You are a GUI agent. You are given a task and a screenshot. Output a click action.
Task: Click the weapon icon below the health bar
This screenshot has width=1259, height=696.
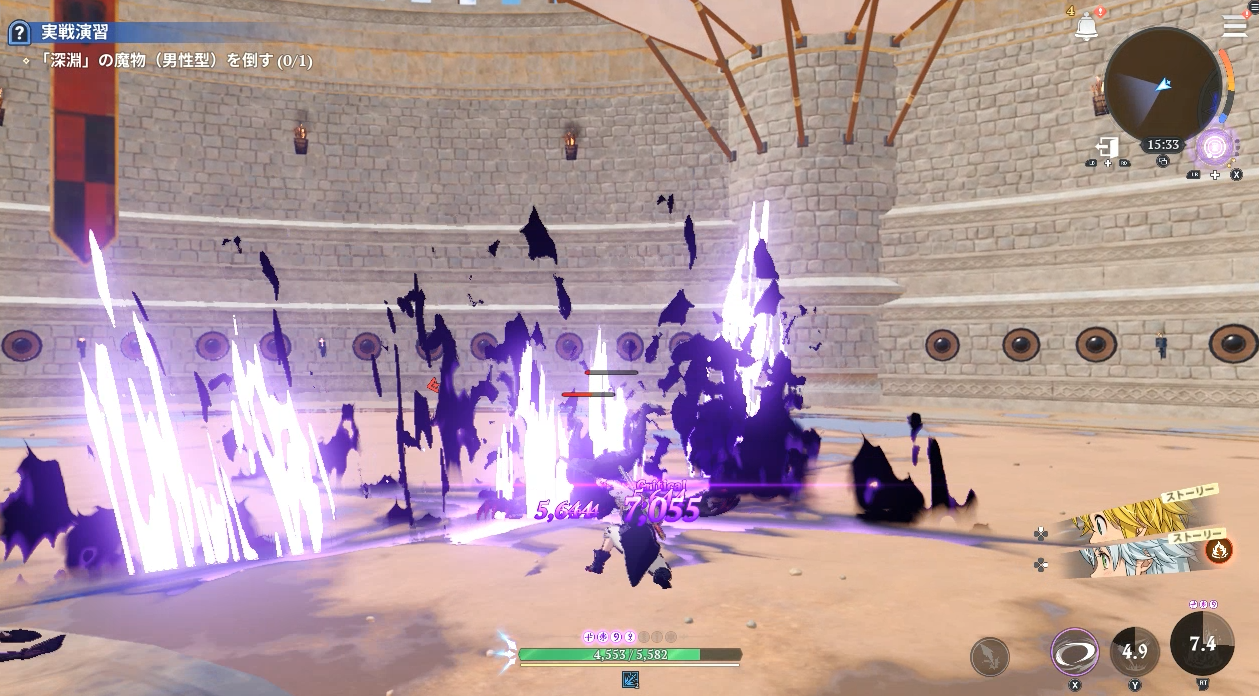click(631, 680)
